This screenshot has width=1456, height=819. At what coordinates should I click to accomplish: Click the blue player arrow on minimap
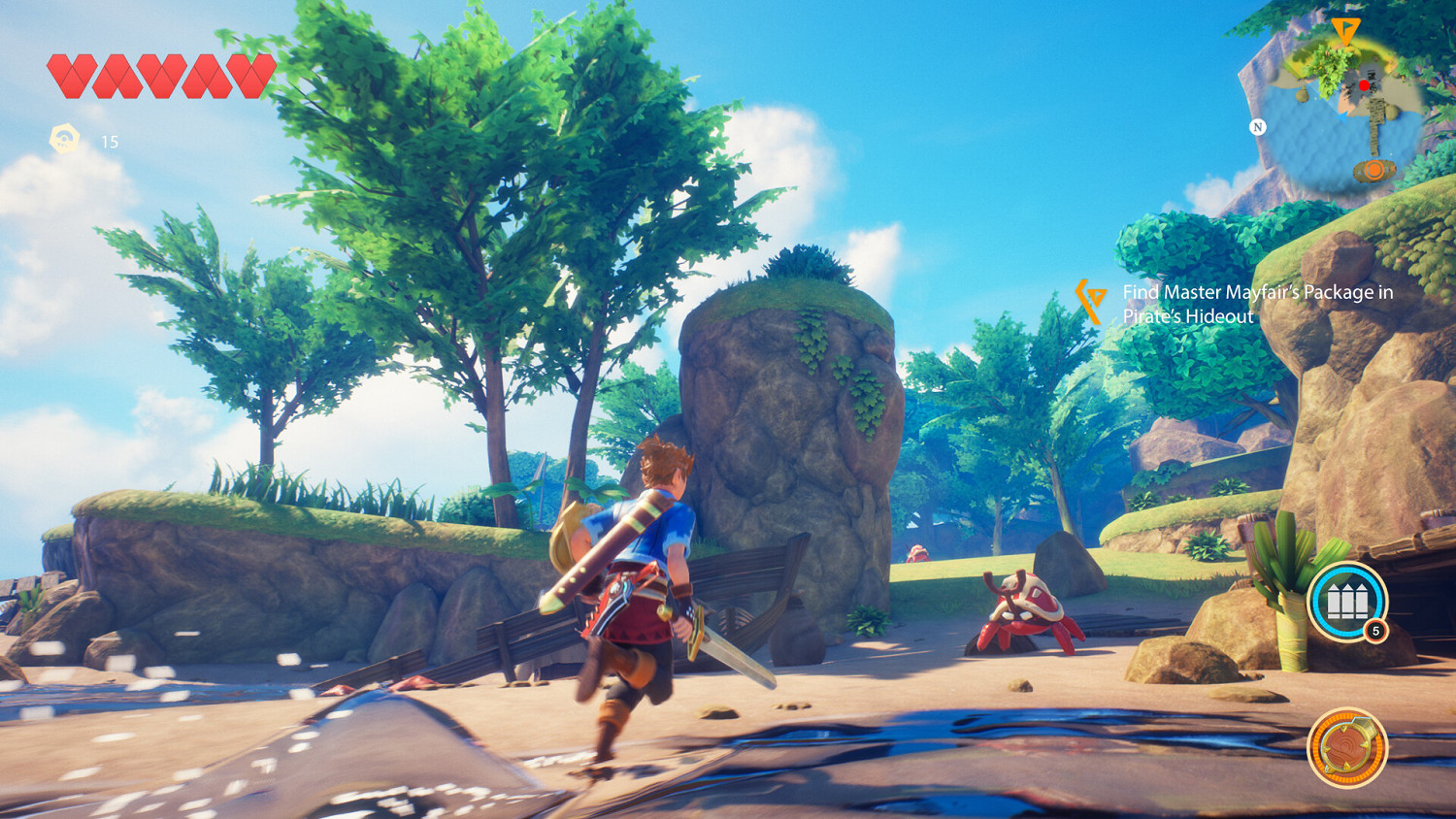pos(1342,116)
